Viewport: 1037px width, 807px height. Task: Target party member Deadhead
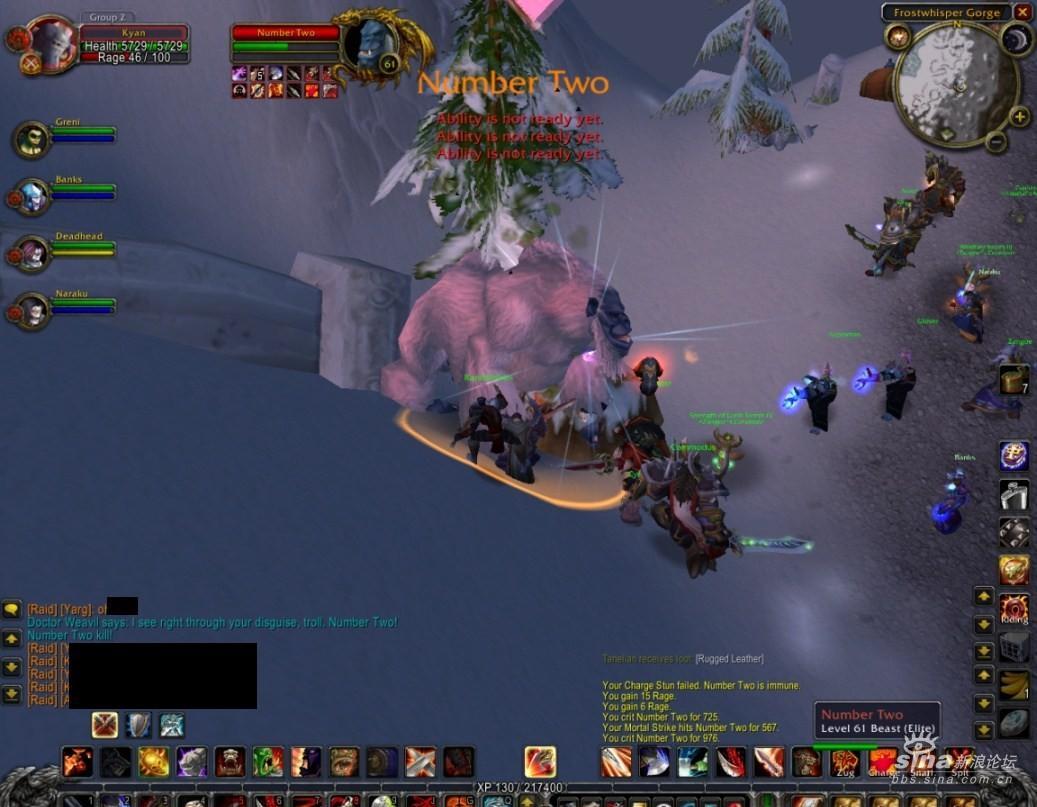click(32, 254)
